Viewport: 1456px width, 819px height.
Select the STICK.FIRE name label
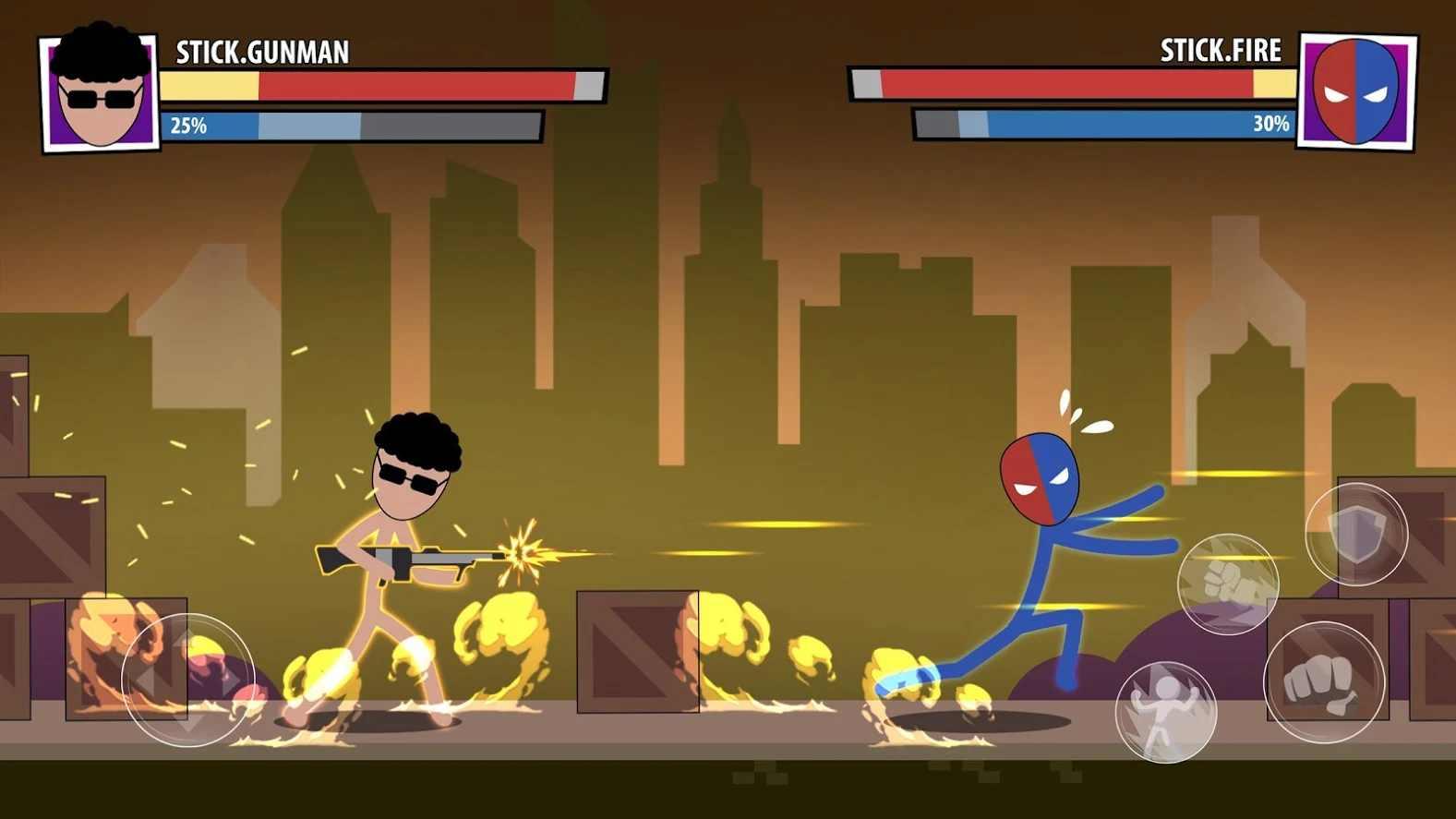1219,53
